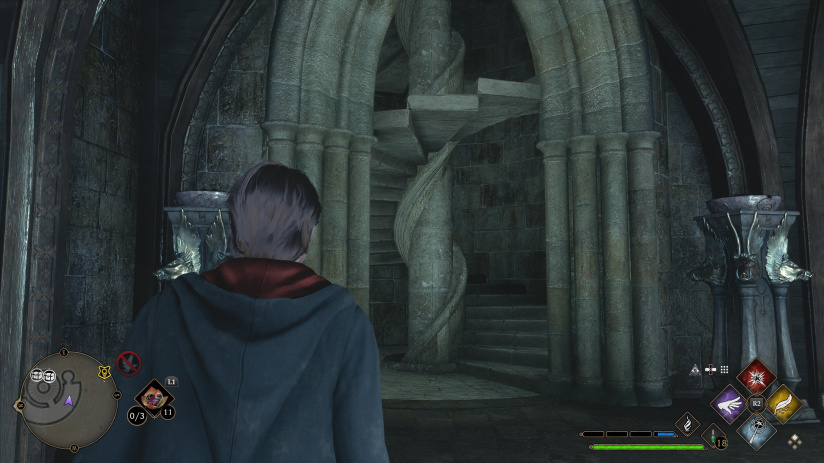Click the four-diamond spell set selector
This screenshot has width=824, height=463.
795,440
